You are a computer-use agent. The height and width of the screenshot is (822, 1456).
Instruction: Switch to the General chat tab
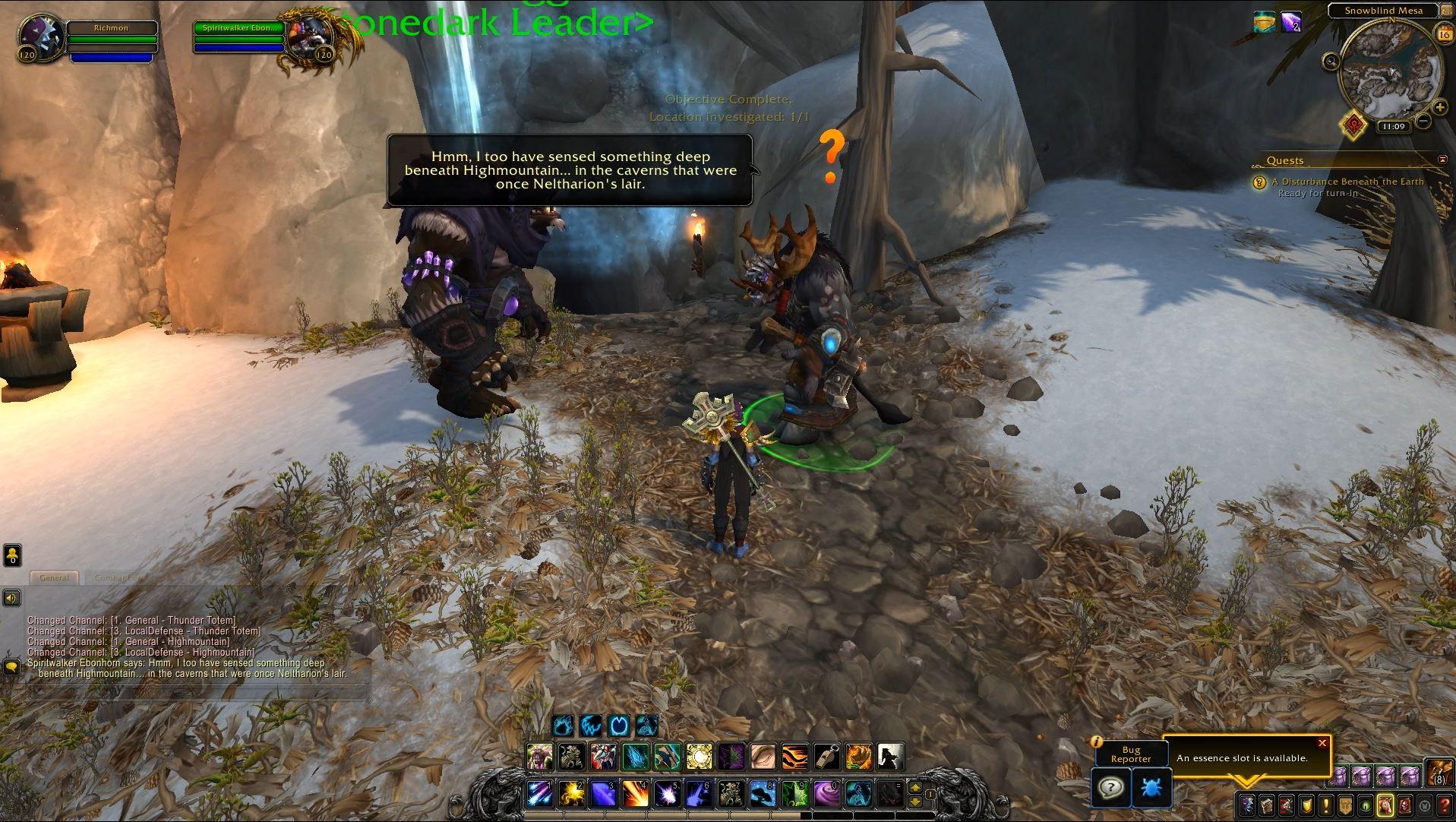point(54,577)
